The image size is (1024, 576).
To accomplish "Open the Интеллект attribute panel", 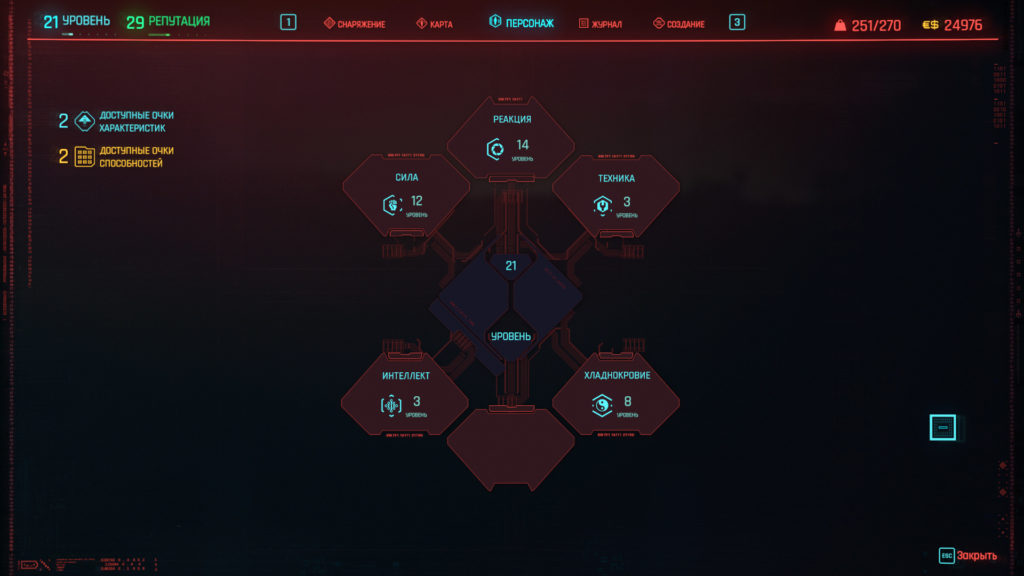I will [405, 396].
